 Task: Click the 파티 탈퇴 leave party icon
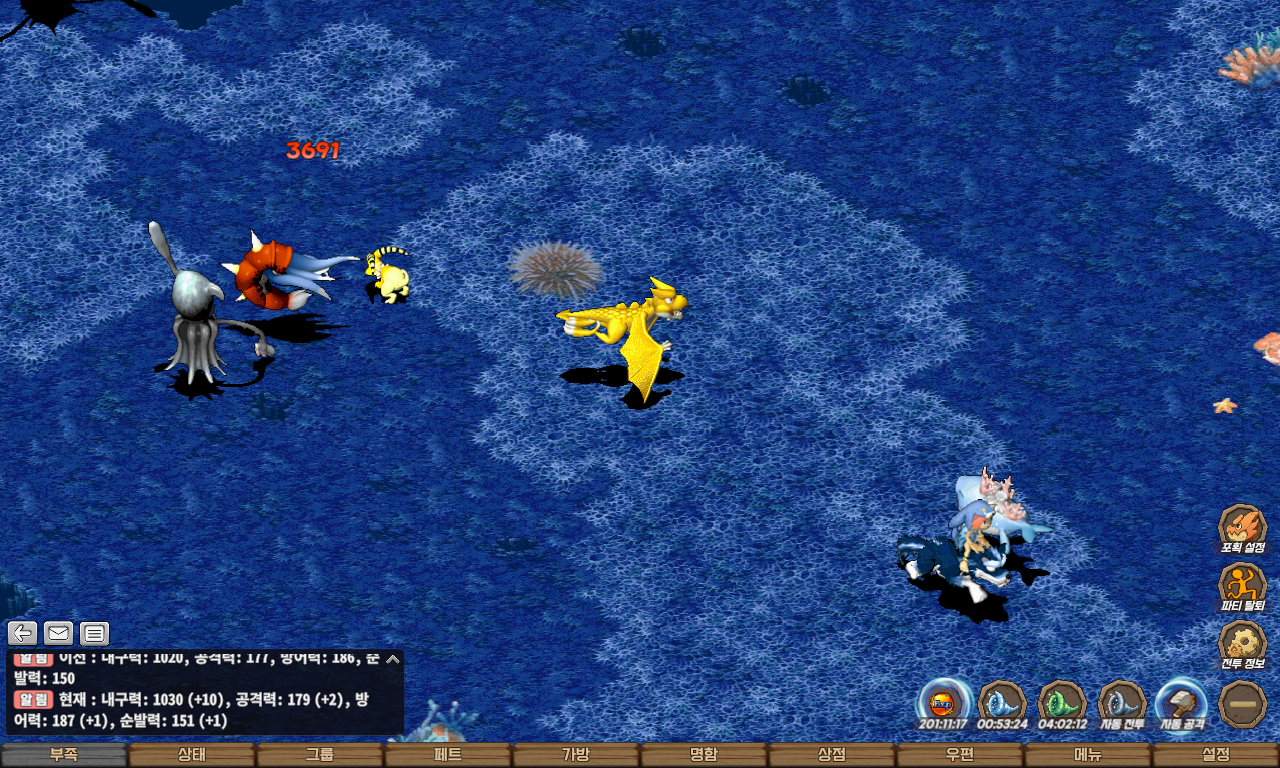tap(1242, 585)
